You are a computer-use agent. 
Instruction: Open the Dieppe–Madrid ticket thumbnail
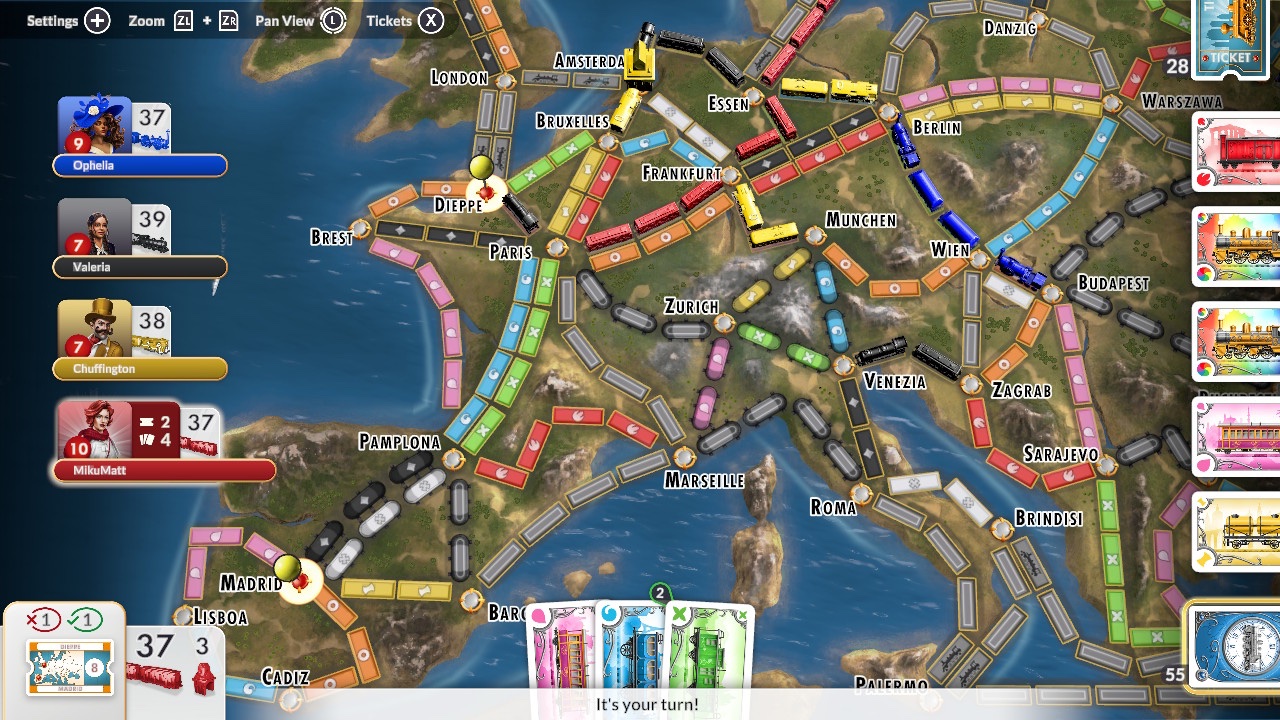(69, 667)
